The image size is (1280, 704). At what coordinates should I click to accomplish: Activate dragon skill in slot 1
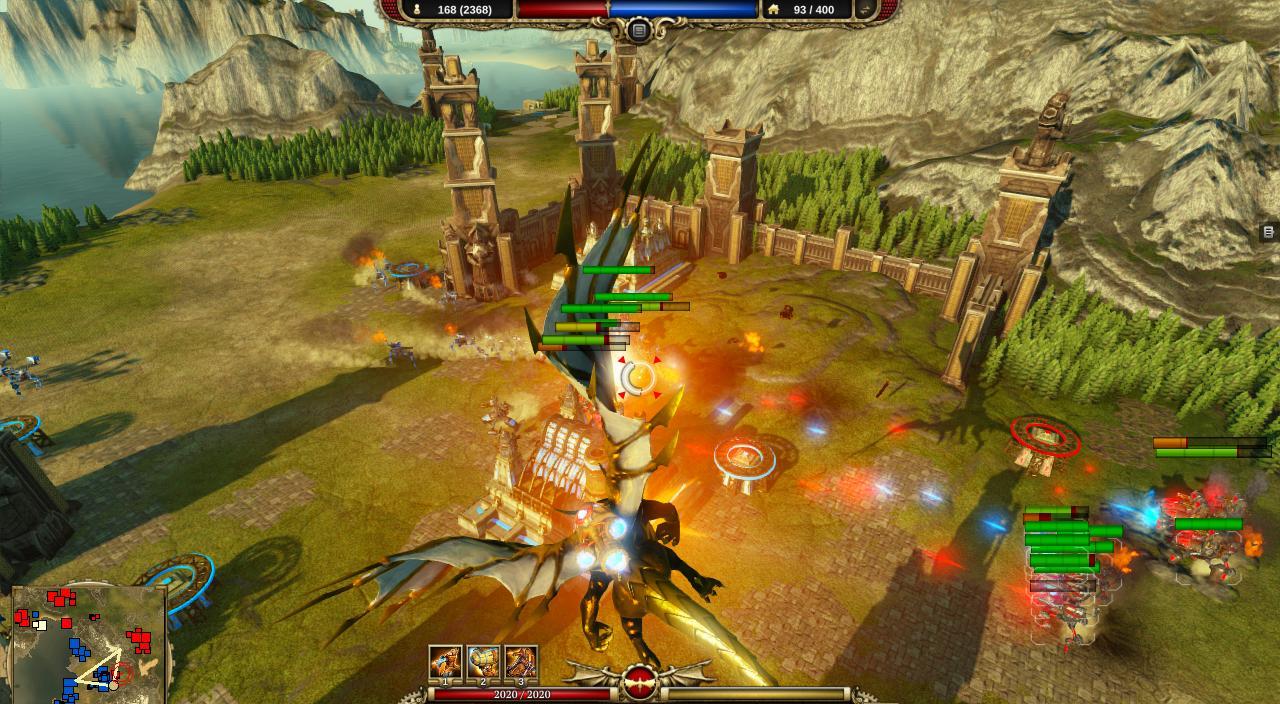click(445, 662)
